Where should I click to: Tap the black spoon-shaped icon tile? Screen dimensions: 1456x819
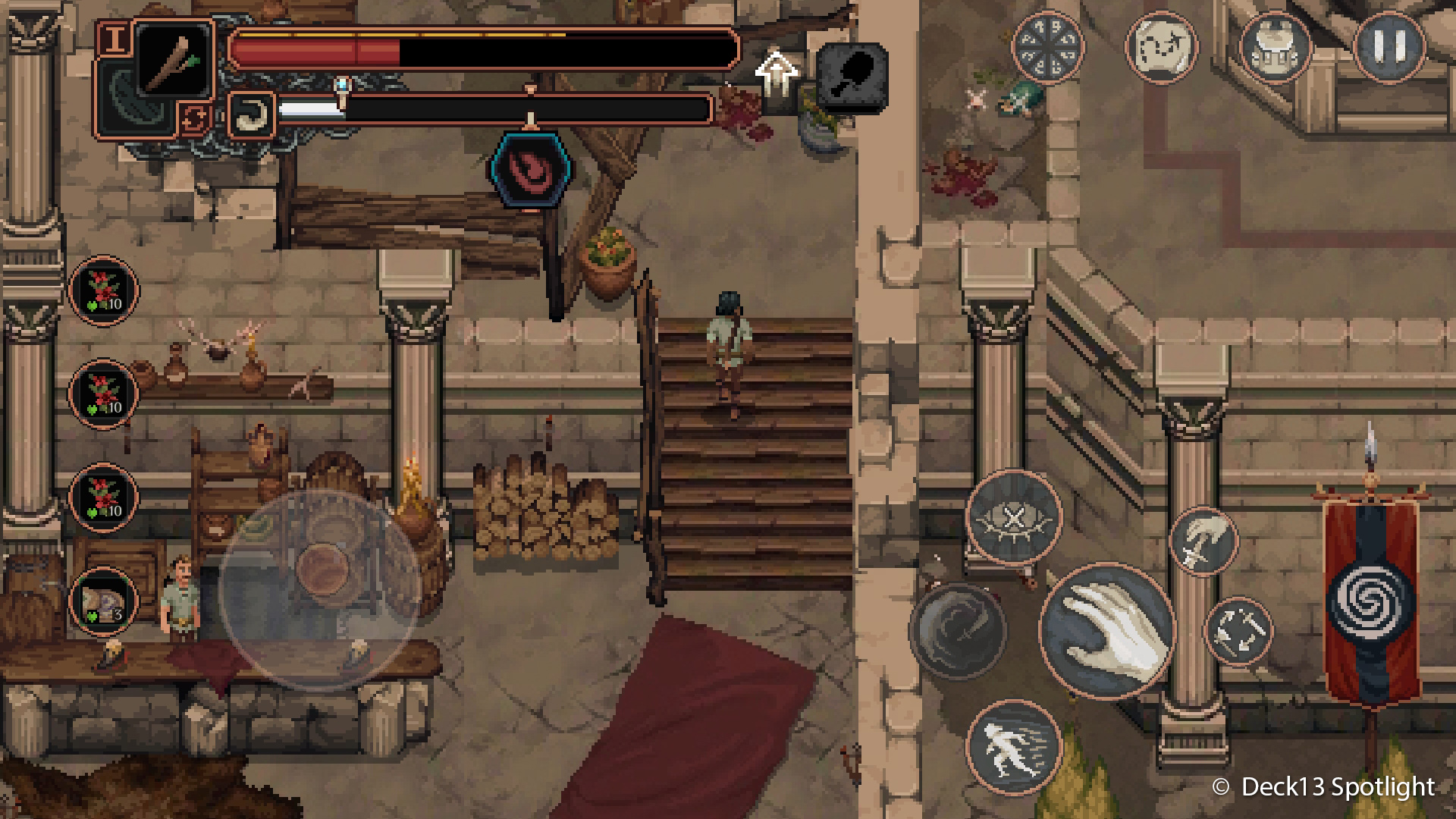click(852, 77)
